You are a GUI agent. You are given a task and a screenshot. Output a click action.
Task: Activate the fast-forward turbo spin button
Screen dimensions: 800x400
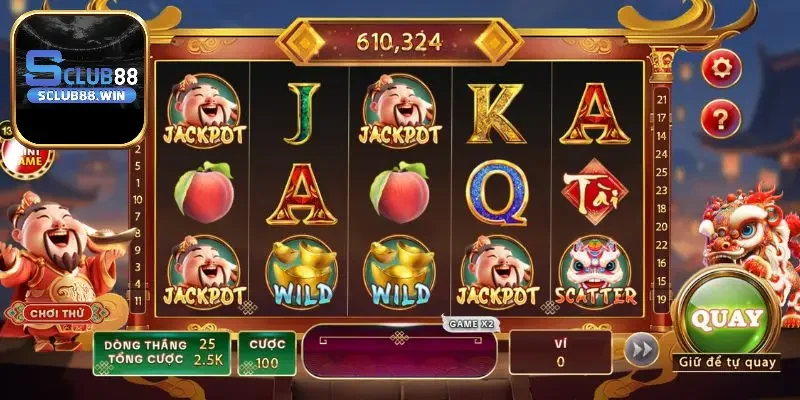640,350
